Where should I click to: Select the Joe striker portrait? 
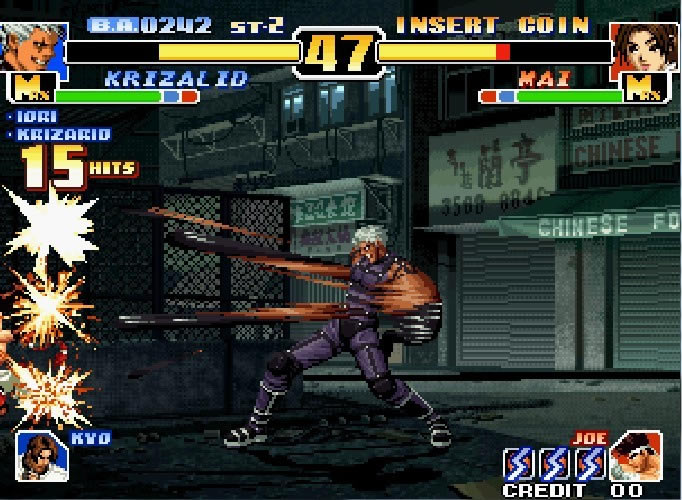click(635, 456)
